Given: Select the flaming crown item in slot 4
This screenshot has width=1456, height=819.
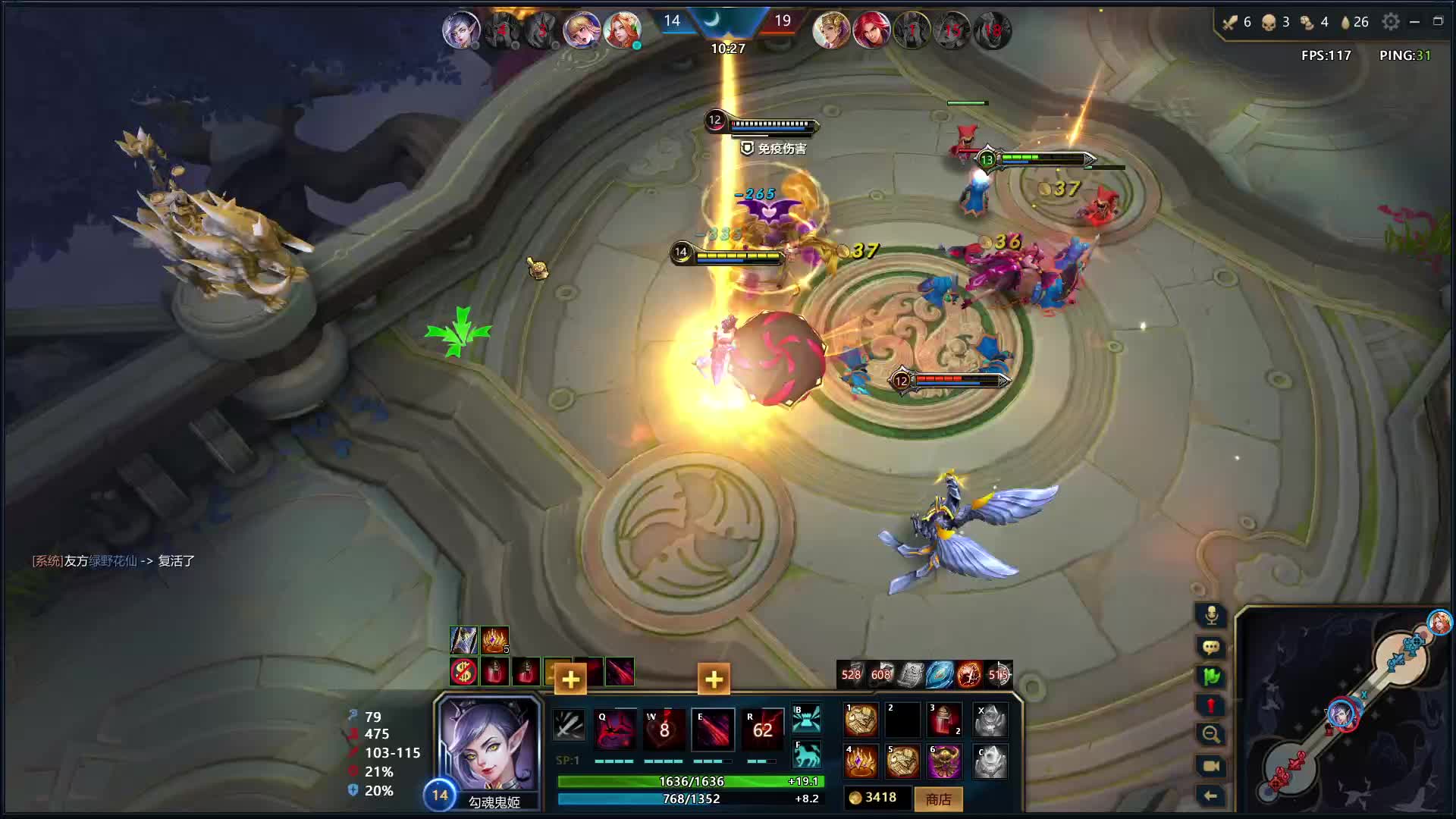Looking at the screenshot, I should pos(861,761).
